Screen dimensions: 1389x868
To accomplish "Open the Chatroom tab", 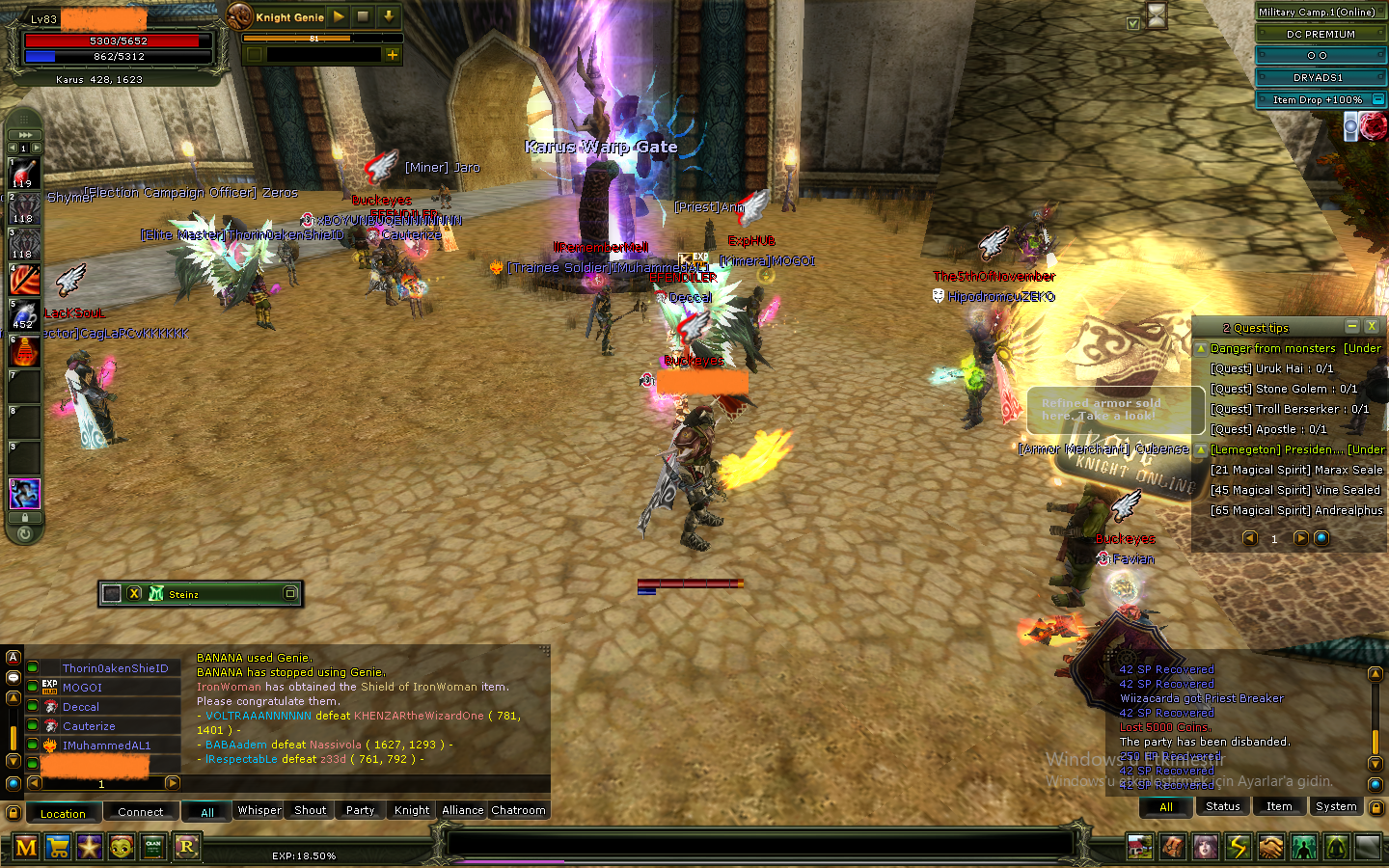I will pyautogui.click(x=518, y=810).
